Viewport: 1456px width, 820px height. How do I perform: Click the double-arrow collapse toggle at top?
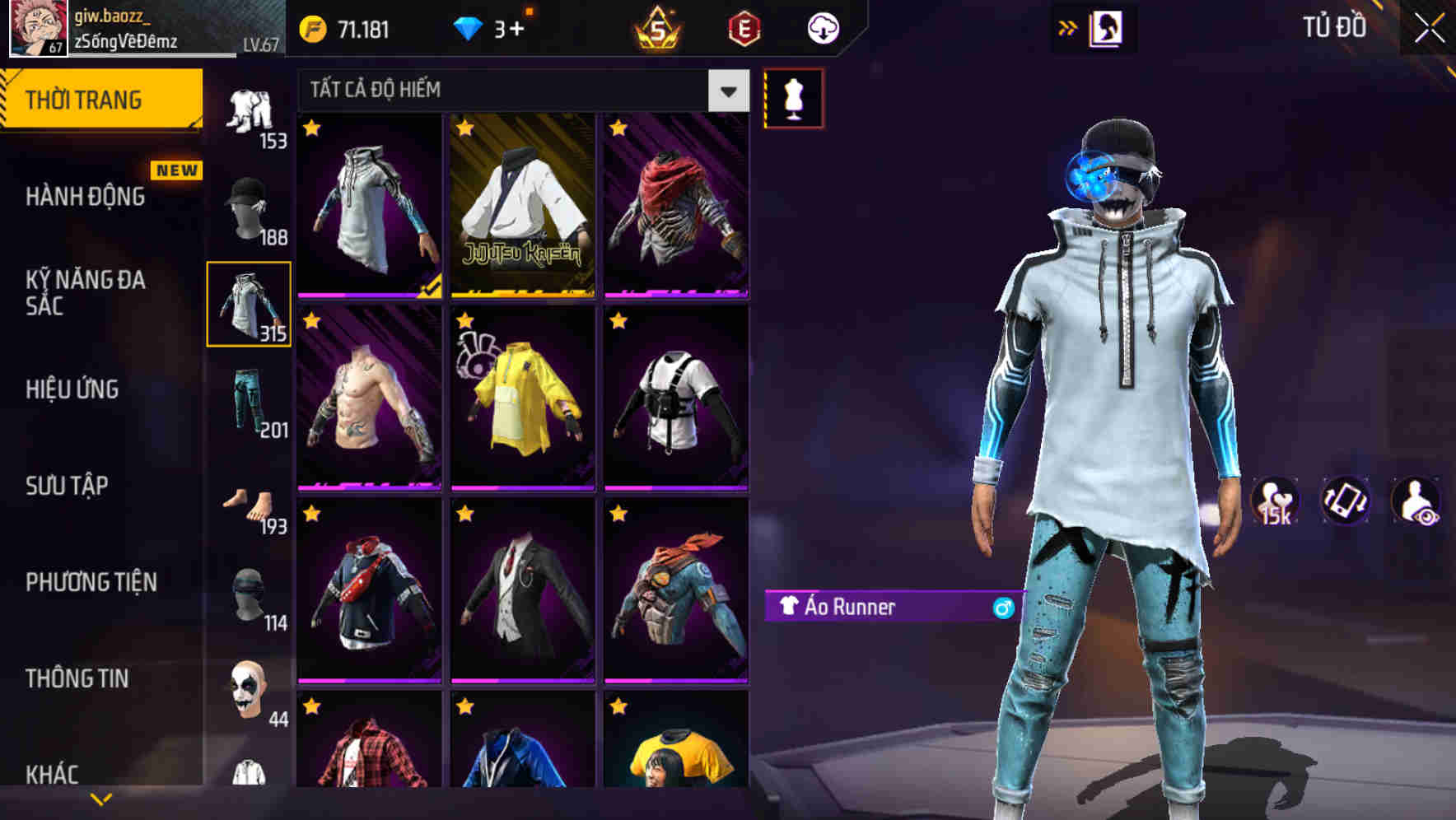point(1066,26)
